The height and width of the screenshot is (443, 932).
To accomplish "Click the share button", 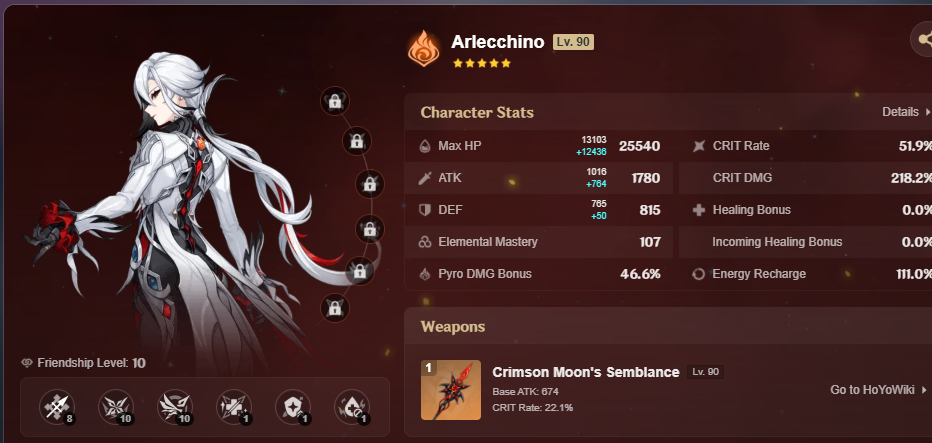I will 922,40.
